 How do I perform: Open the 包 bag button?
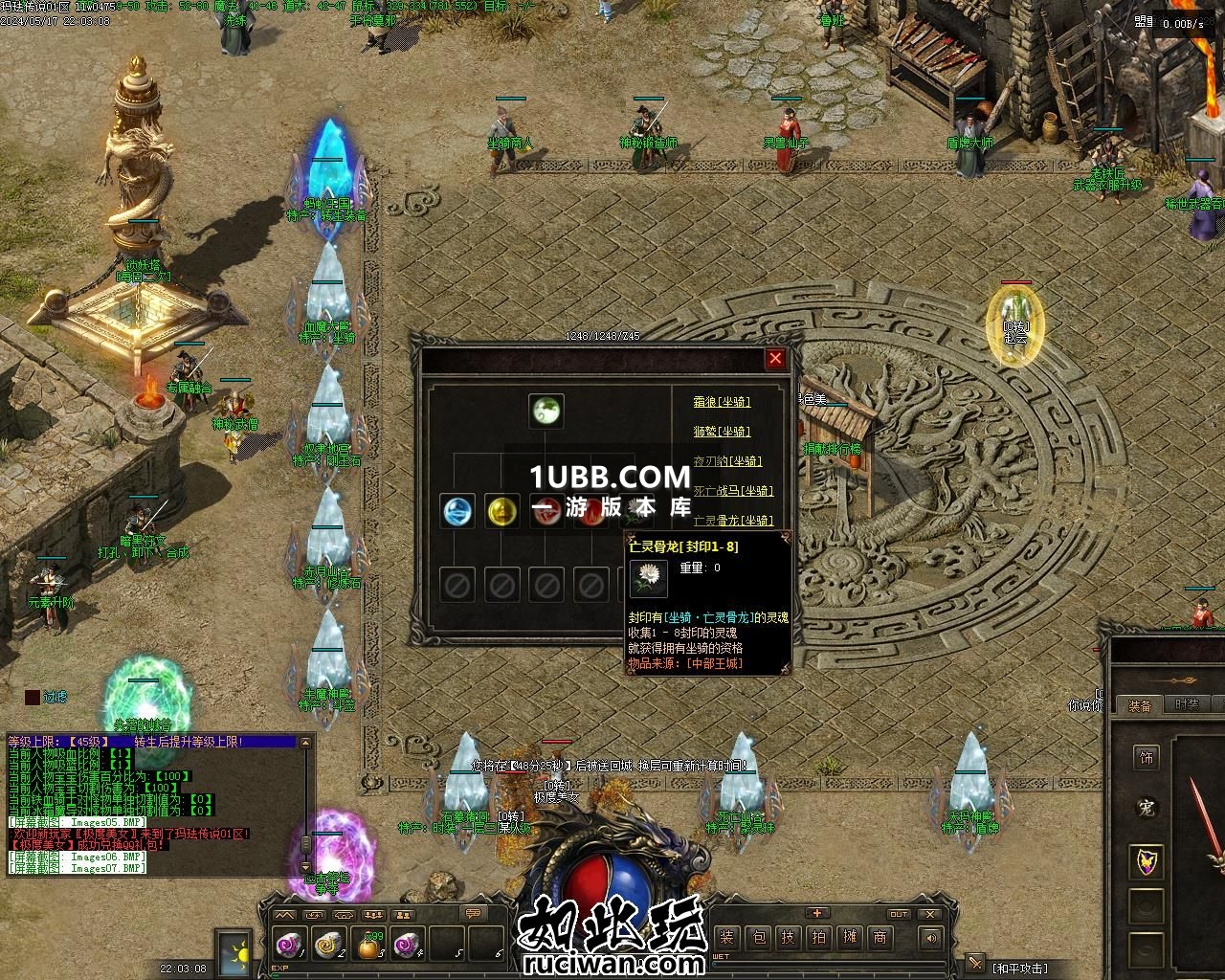(757, 937)
